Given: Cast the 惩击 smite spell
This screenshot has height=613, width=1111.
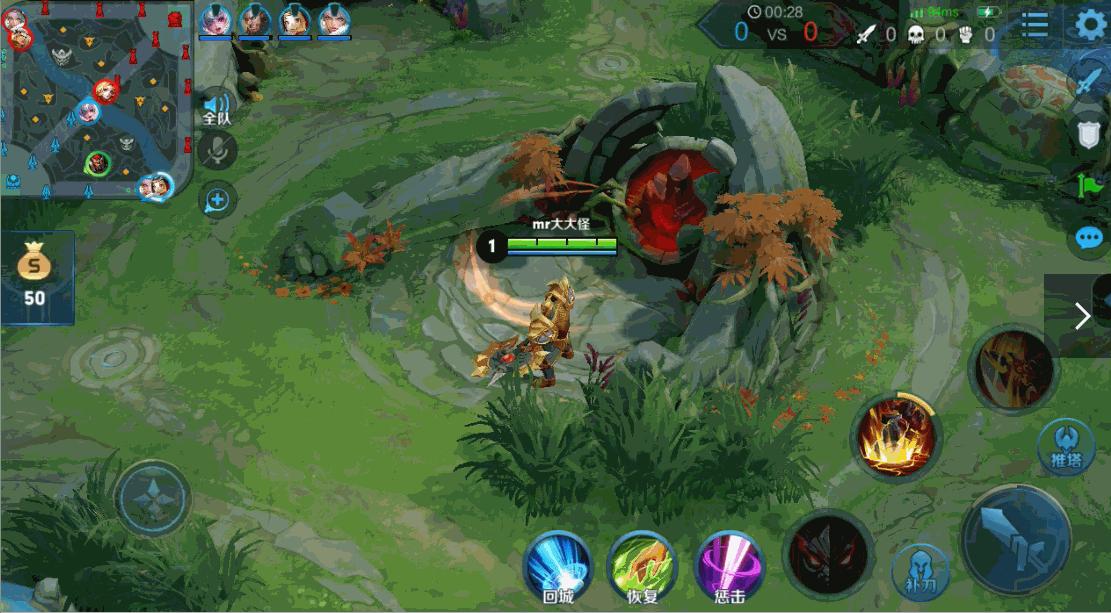Looking at the screenshot, I should coord(729,565).
